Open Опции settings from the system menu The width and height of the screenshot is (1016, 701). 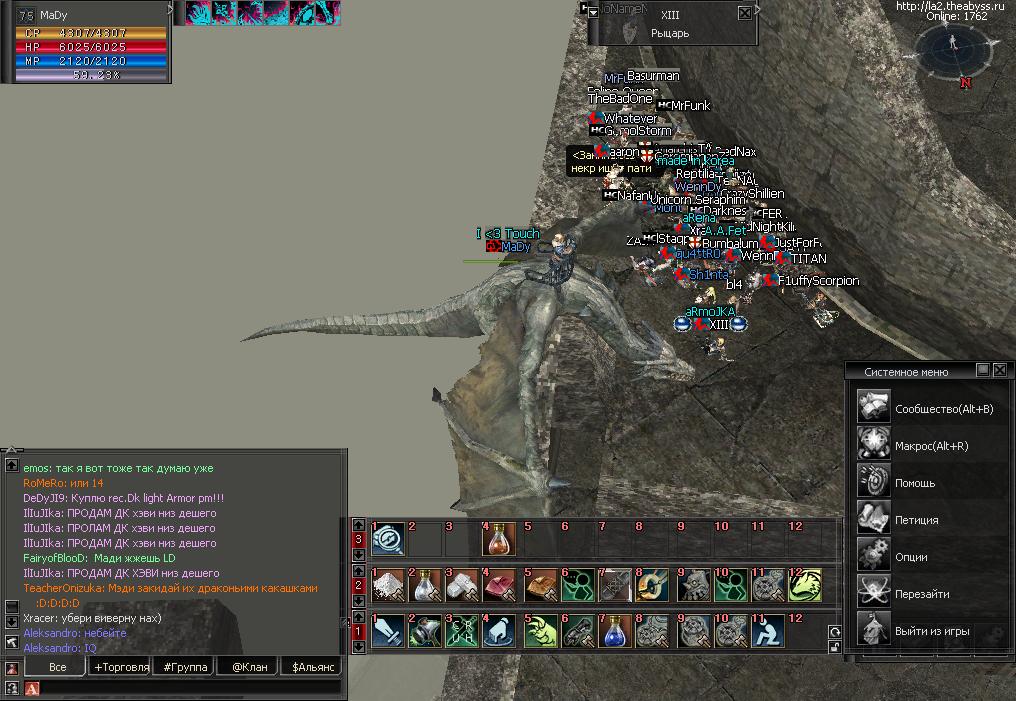pyautogui.click(x=911, y=556)
